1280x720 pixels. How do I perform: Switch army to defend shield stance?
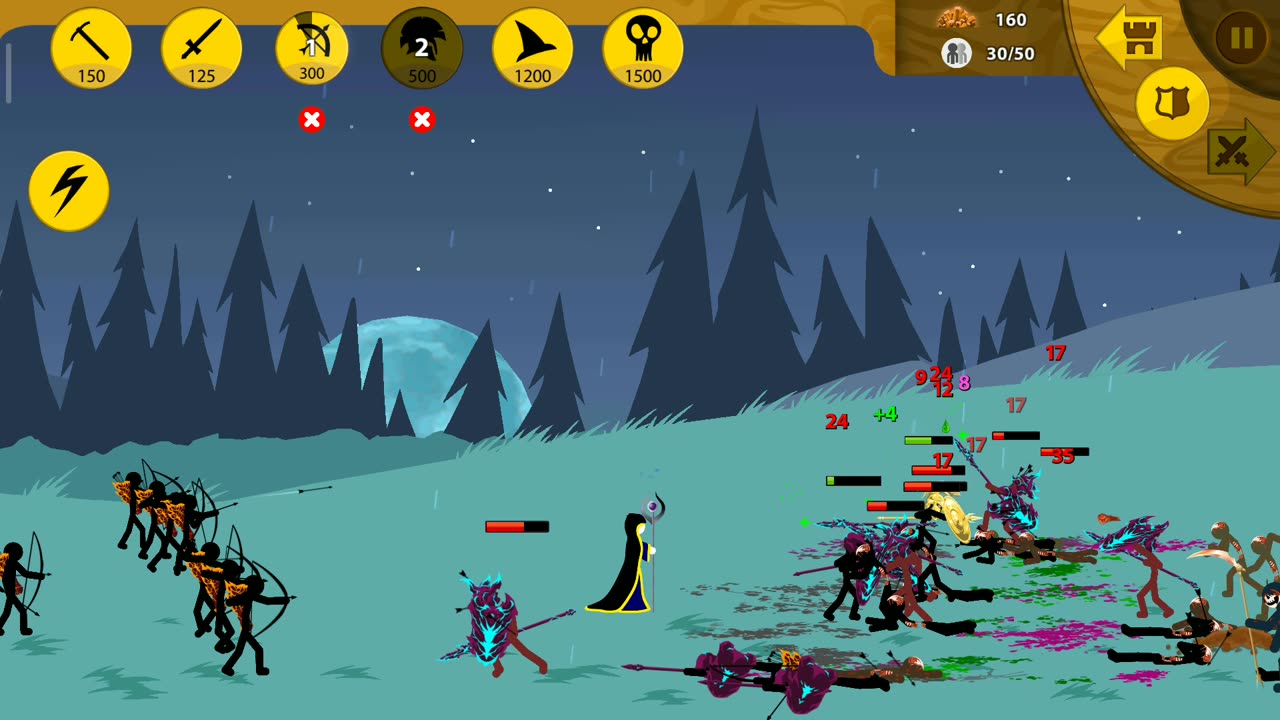1172,103
